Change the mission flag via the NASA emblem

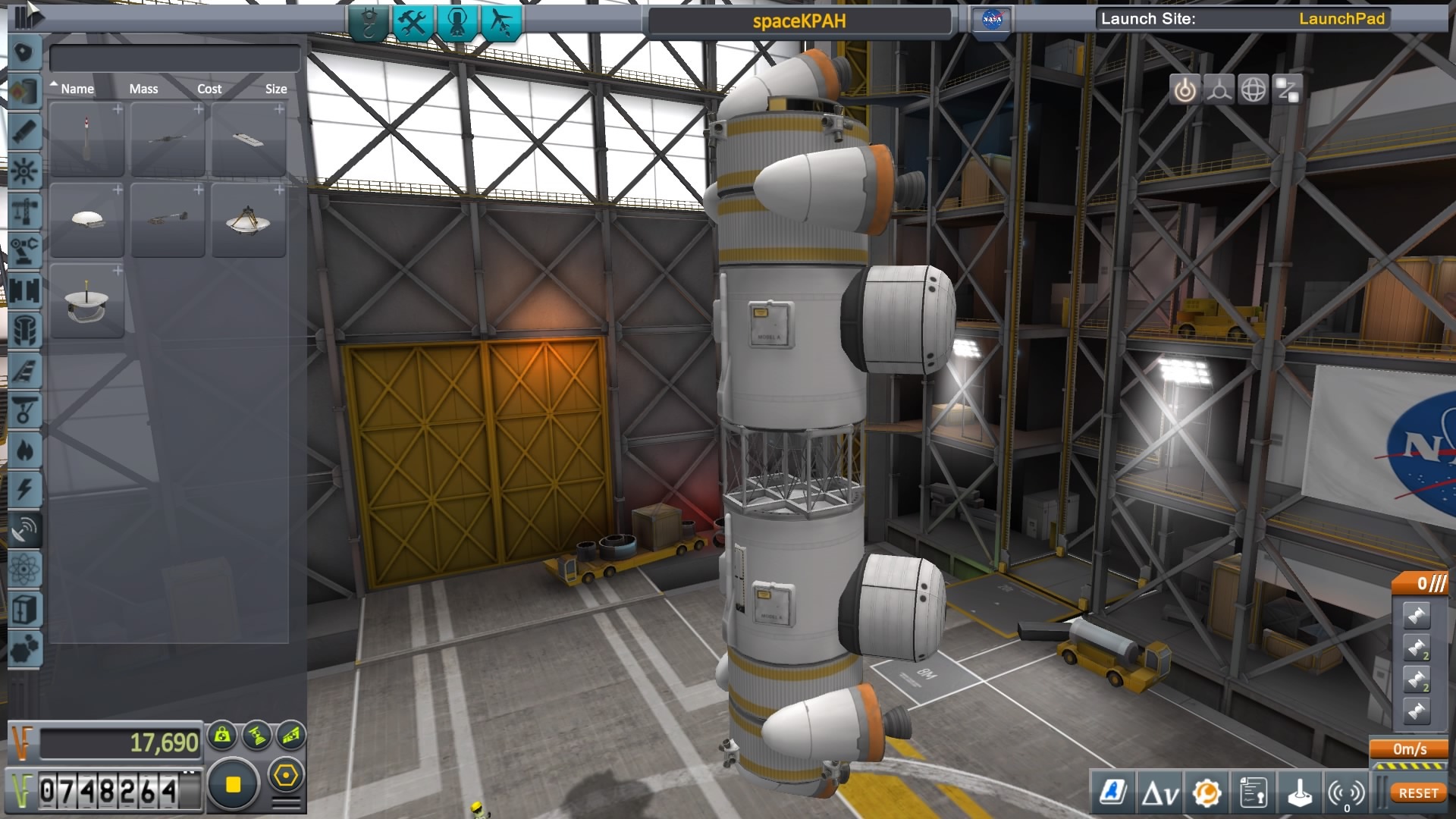click(990, 18)
